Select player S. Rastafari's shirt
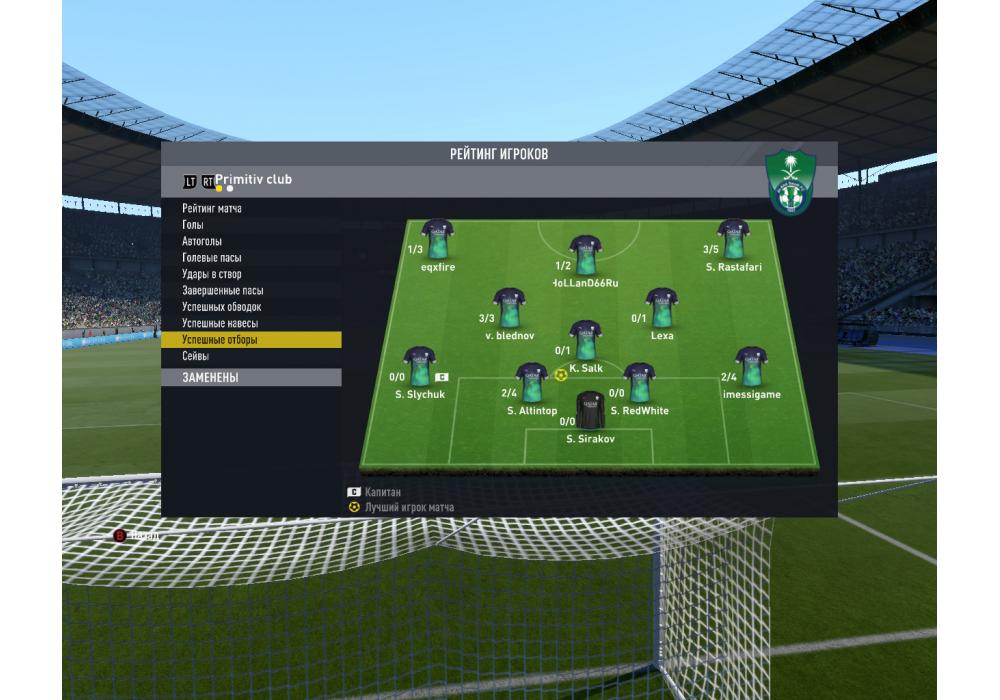 click(x=733, y=240)
